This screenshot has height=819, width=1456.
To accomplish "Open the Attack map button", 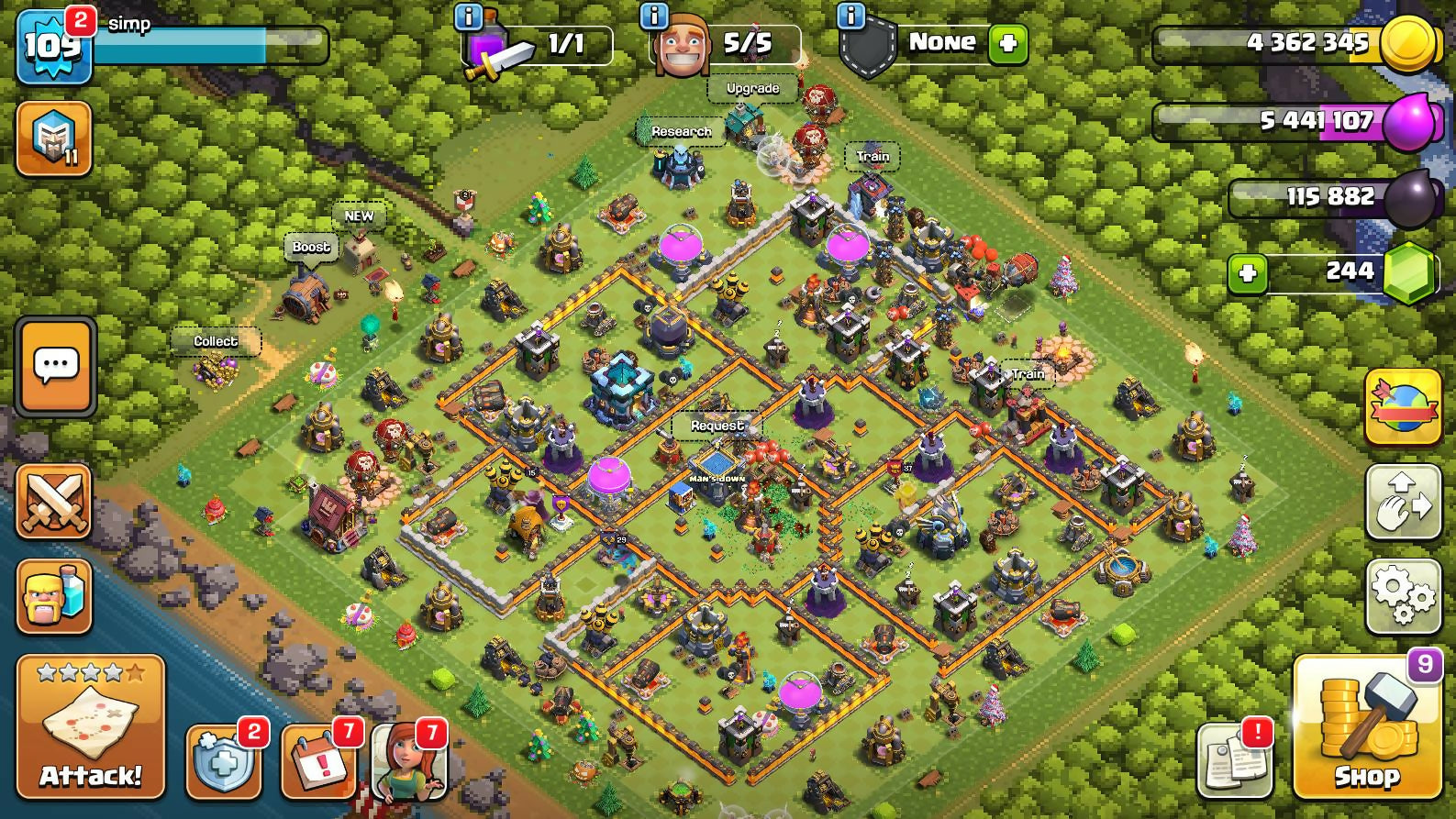I will pyautogui.click(x=90, y=726).
